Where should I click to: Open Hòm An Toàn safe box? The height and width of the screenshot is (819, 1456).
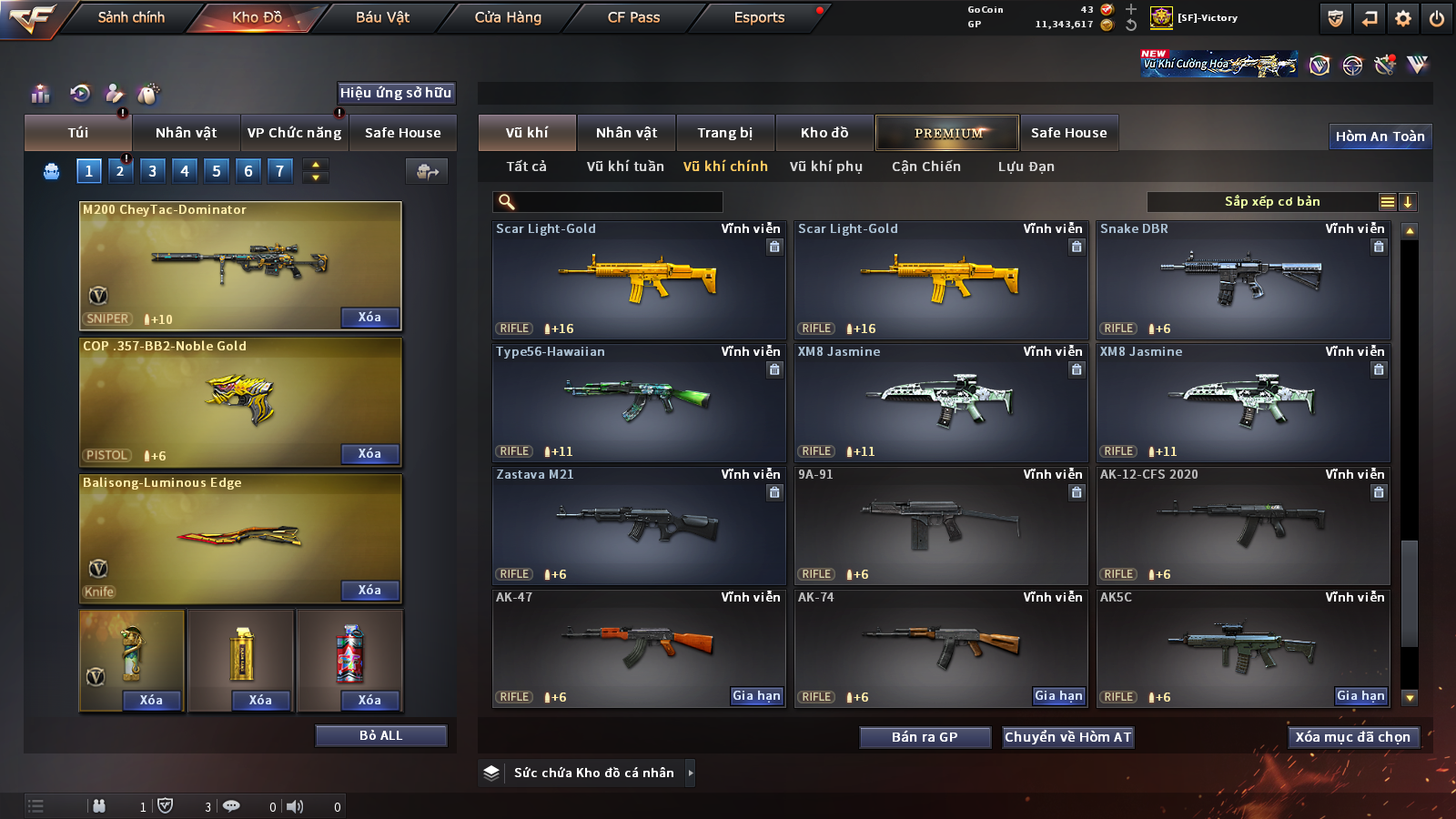1380,136
